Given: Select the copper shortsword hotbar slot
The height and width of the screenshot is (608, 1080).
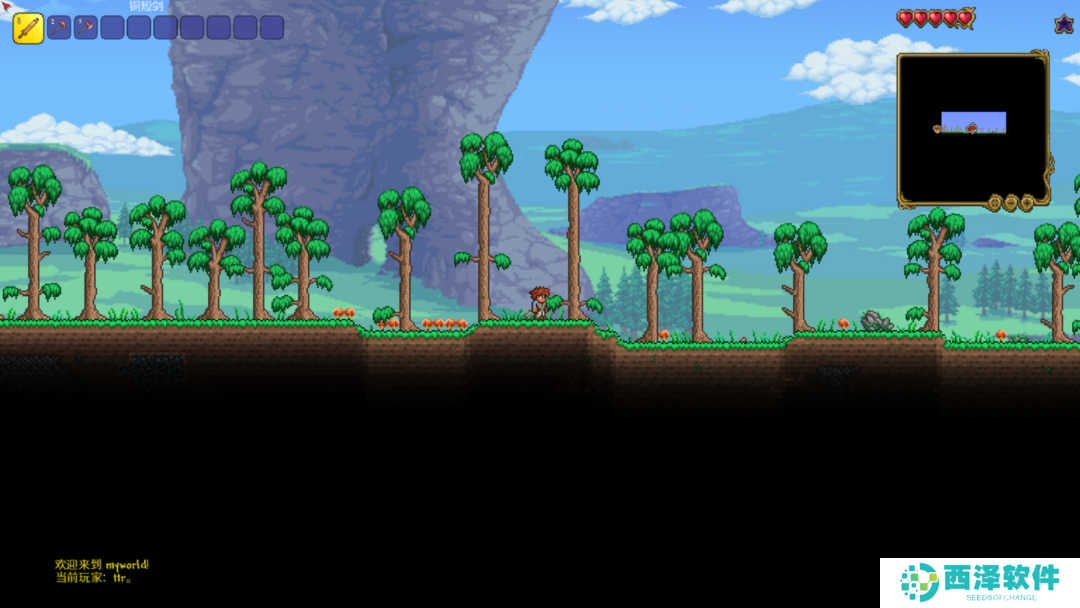Looking at the screenshot, I should coord(28,28).
